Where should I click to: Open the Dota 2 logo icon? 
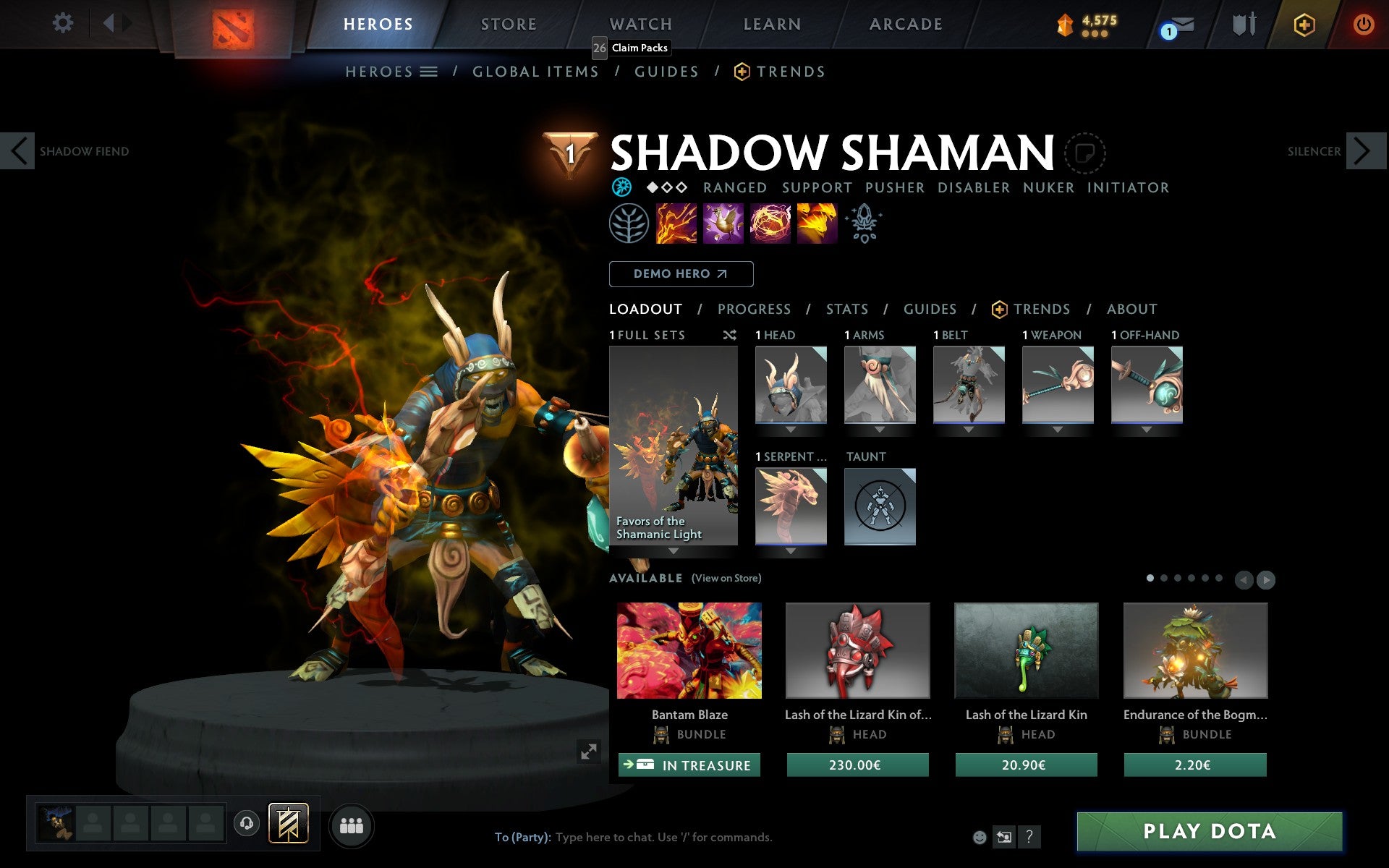(x=233, y=22)
